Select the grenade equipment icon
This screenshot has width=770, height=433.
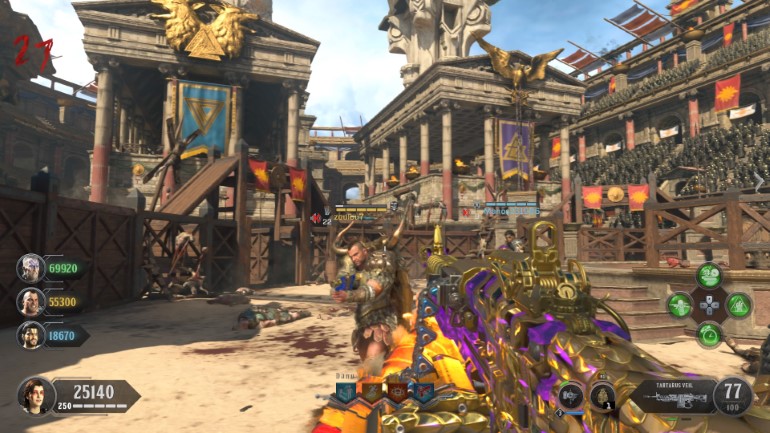[602, 396]
